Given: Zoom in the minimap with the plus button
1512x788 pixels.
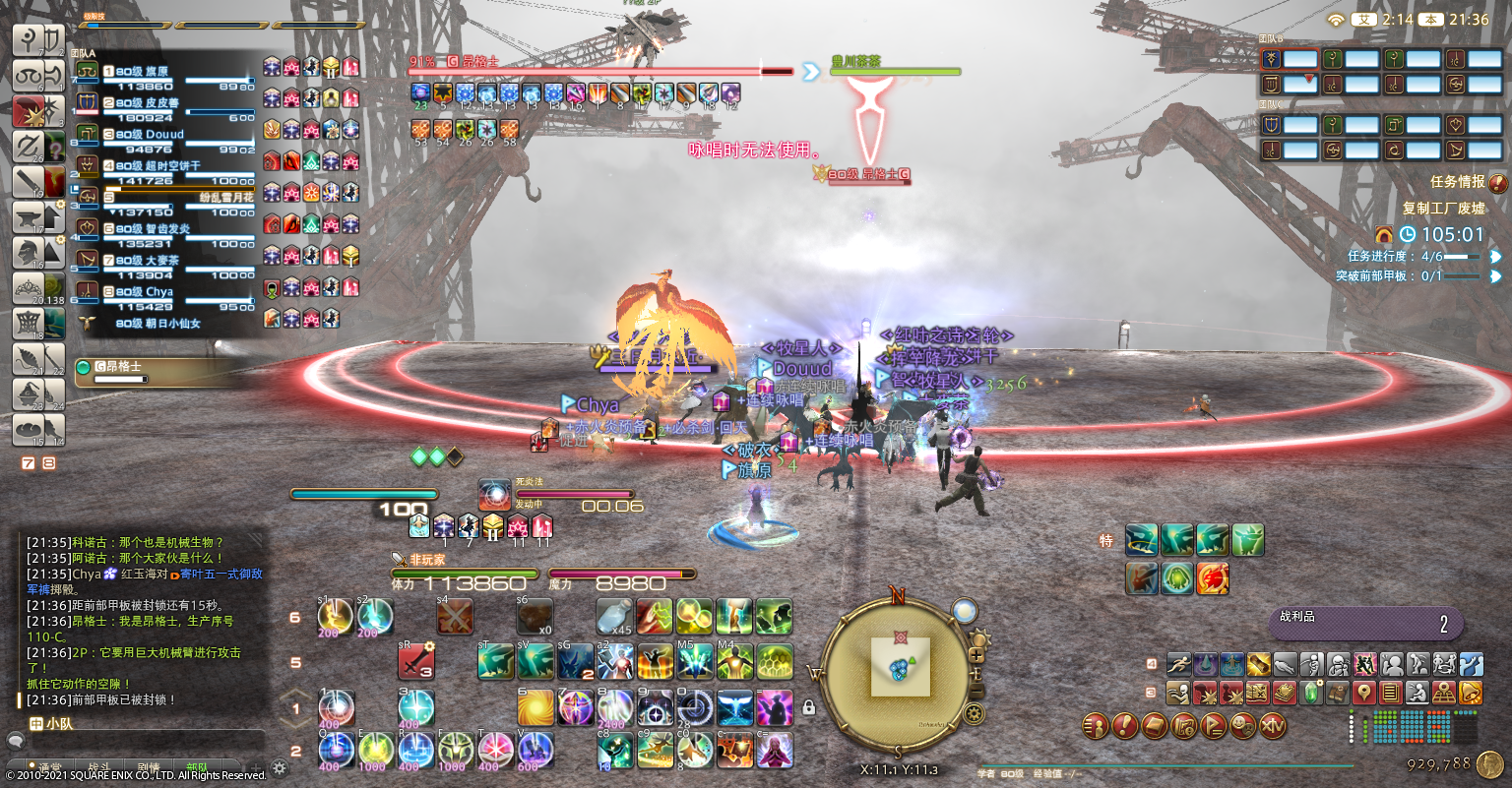Looking at the screenshot, I should click(x=977, y=655).
